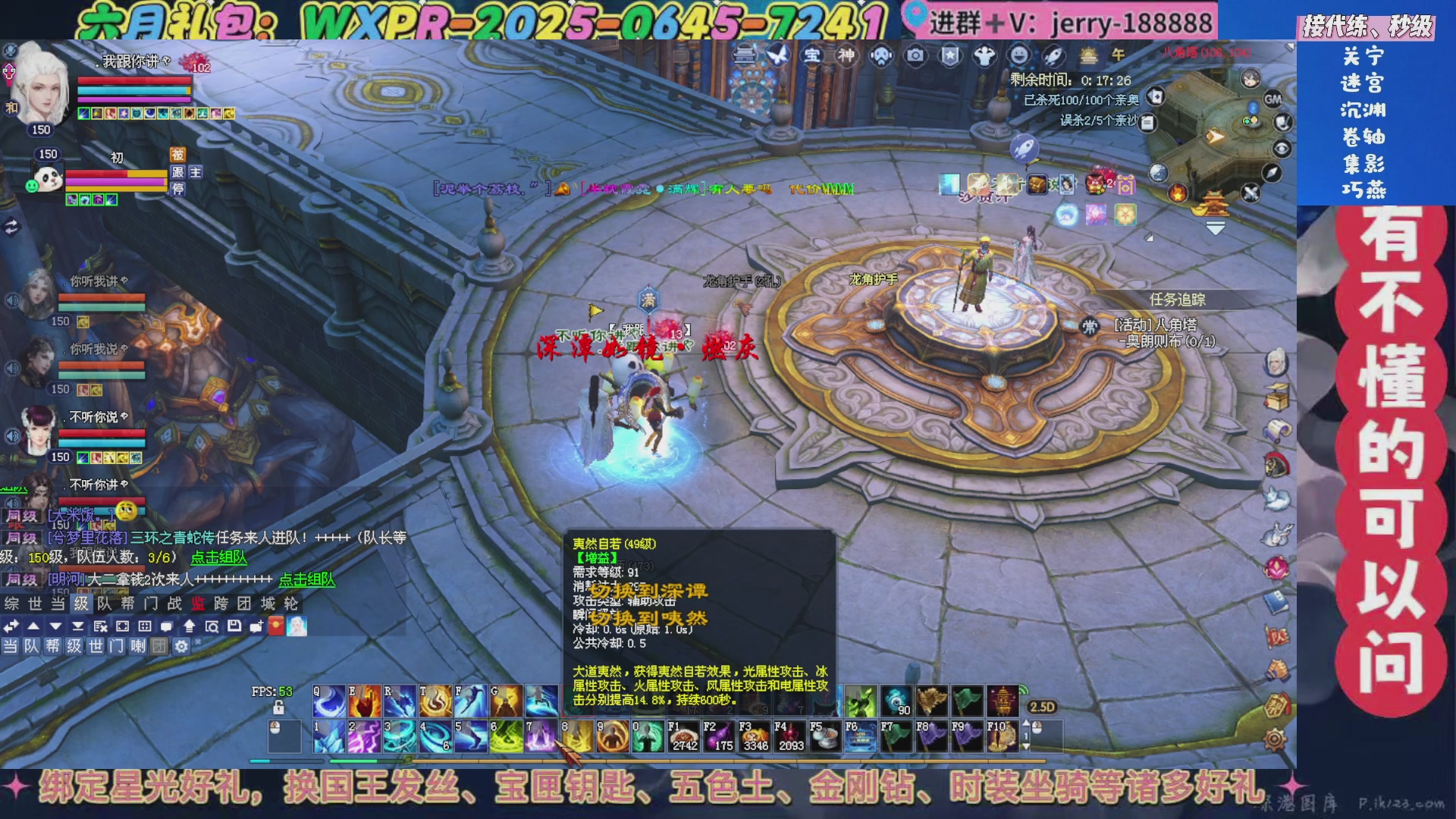Switch to the 世 world chat tab
This screenshot has height=819, width=1456.
35,604
